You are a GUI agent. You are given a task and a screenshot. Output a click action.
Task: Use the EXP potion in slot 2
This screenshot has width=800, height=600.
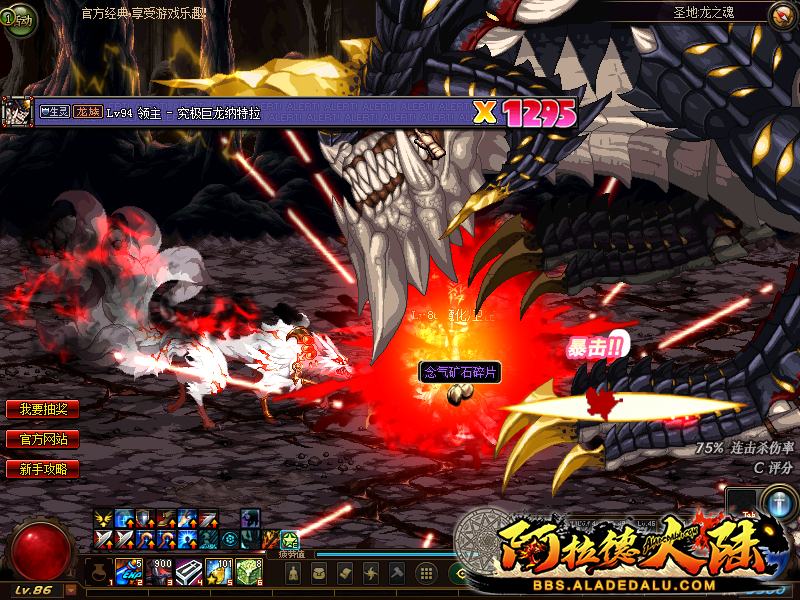tap(130, 572)
